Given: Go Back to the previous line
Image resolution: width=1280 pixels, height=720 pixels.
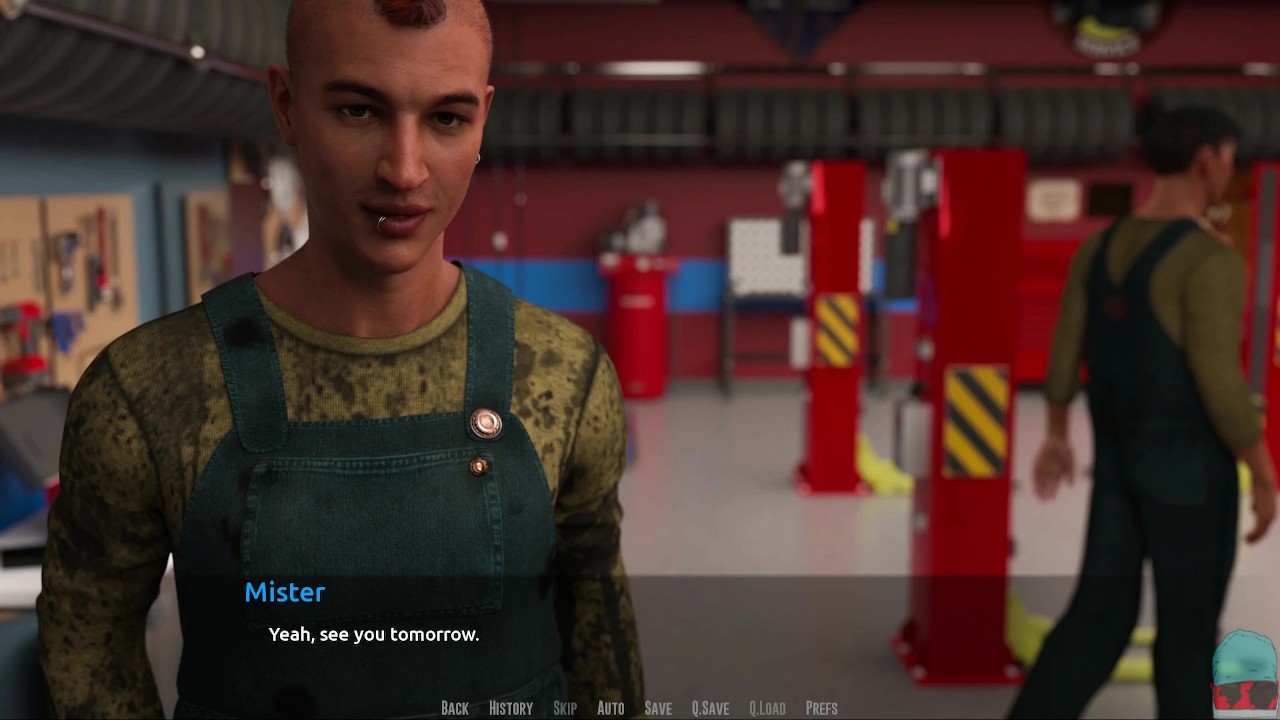Looking at the screenshot, I should pos(454,708).
